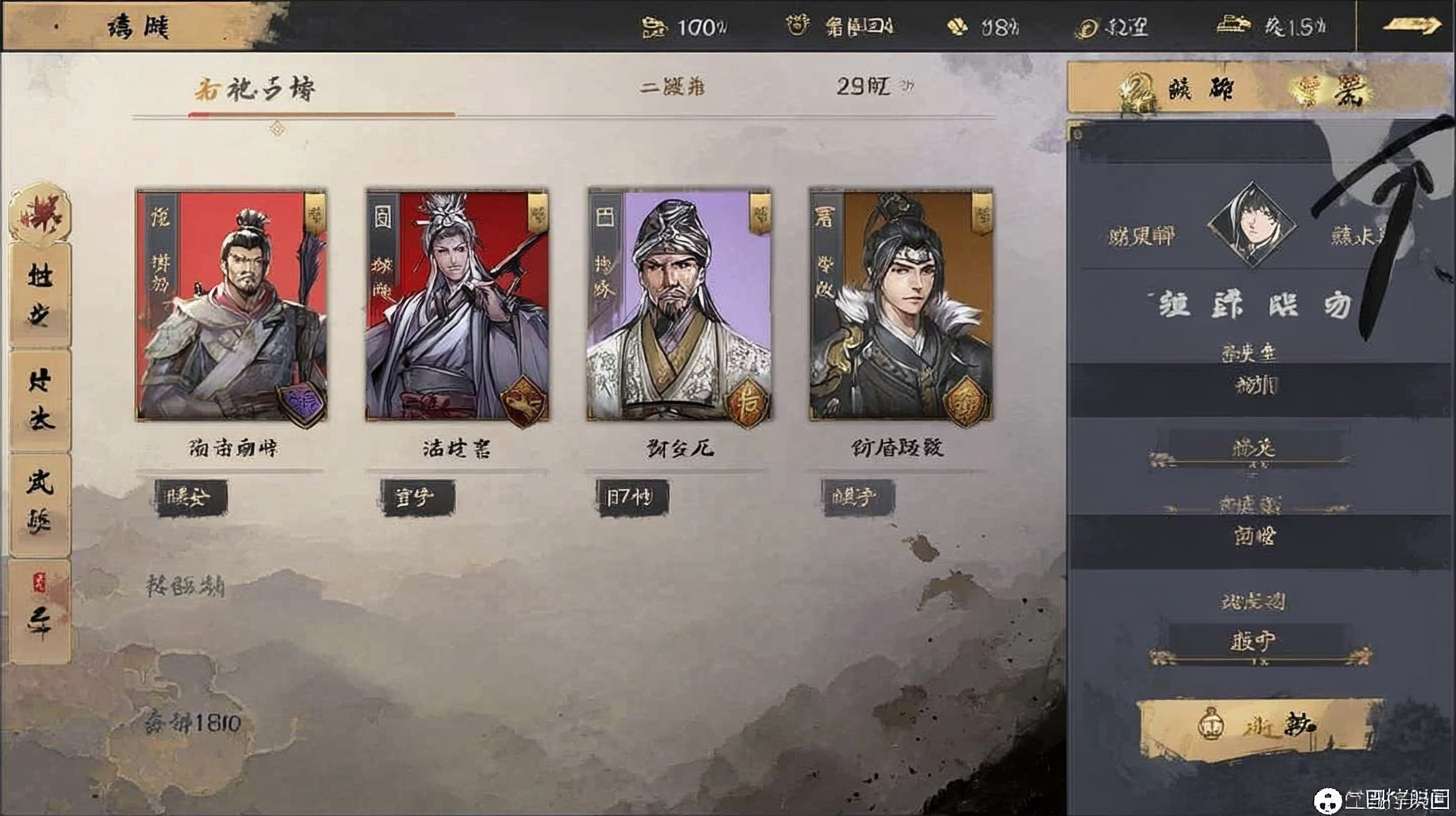Click the purple shield badge on warrior card
The width and height of the screenshot is (1456, 816).
coord(301,403)
